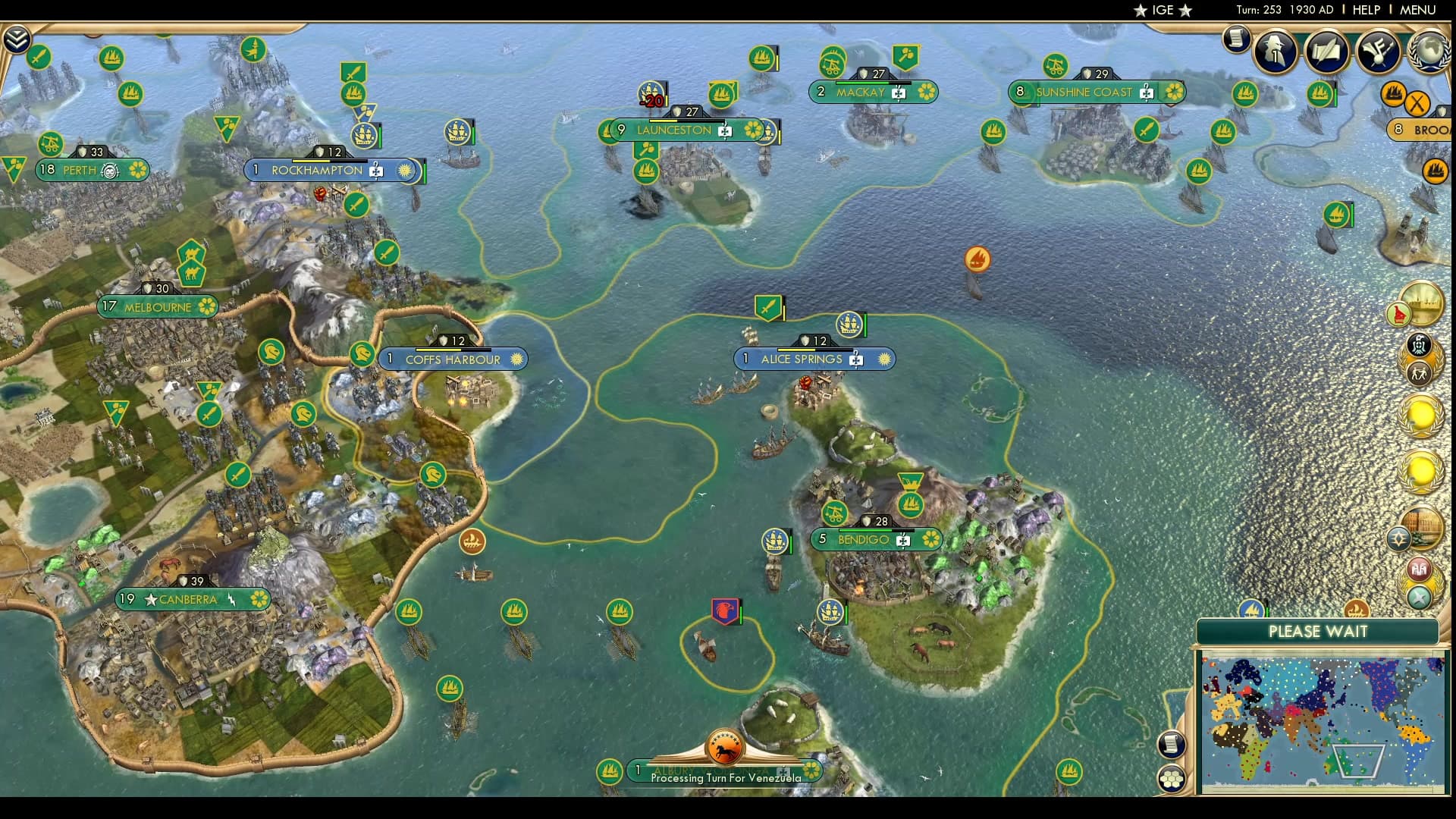The height and width of the screenshot is (819, 1456).
Task: Dismiss the notification with the yellow X
Action: tap(1417, 103)
